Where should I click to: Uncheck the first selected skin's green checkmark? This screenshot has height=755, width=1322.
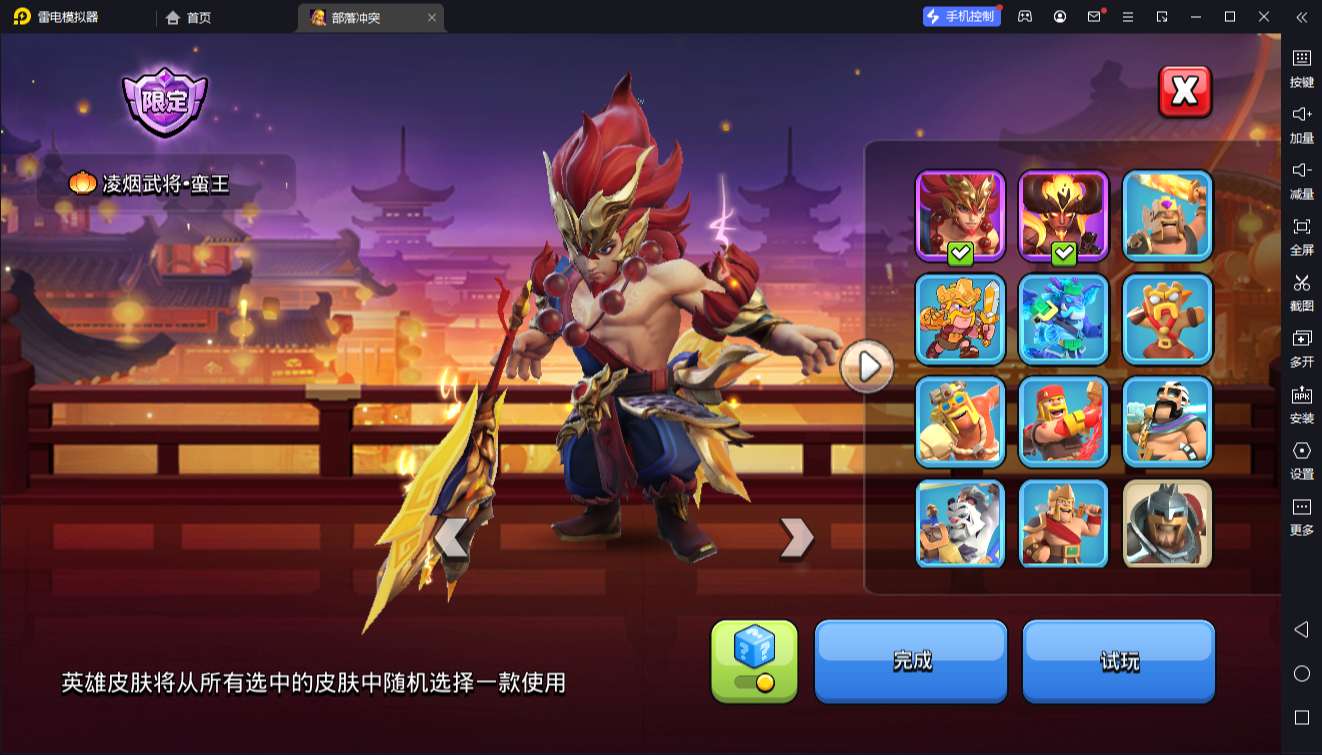point(958,253)
